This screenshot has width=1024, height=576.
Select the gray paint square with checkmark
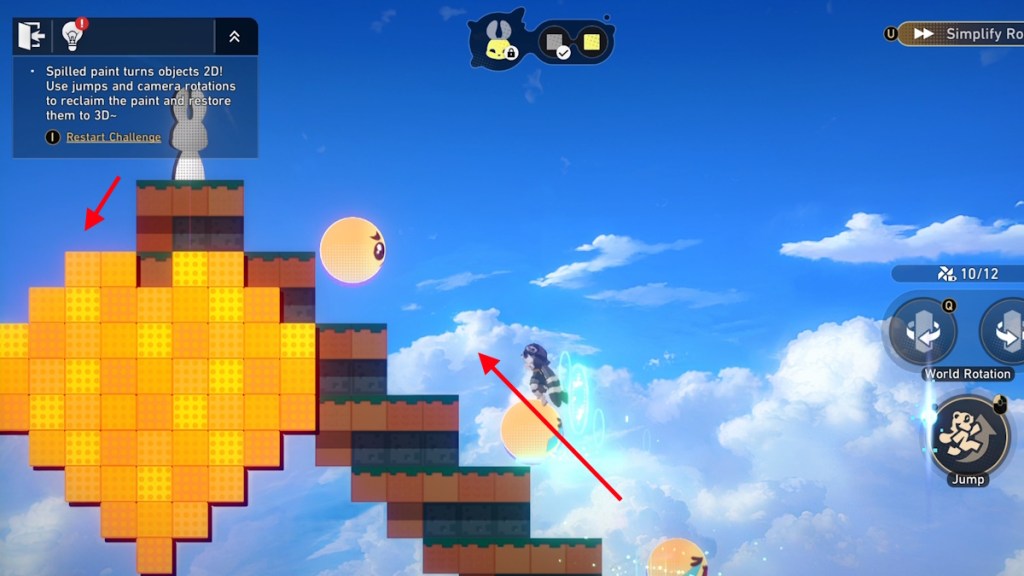pos(553,43)
